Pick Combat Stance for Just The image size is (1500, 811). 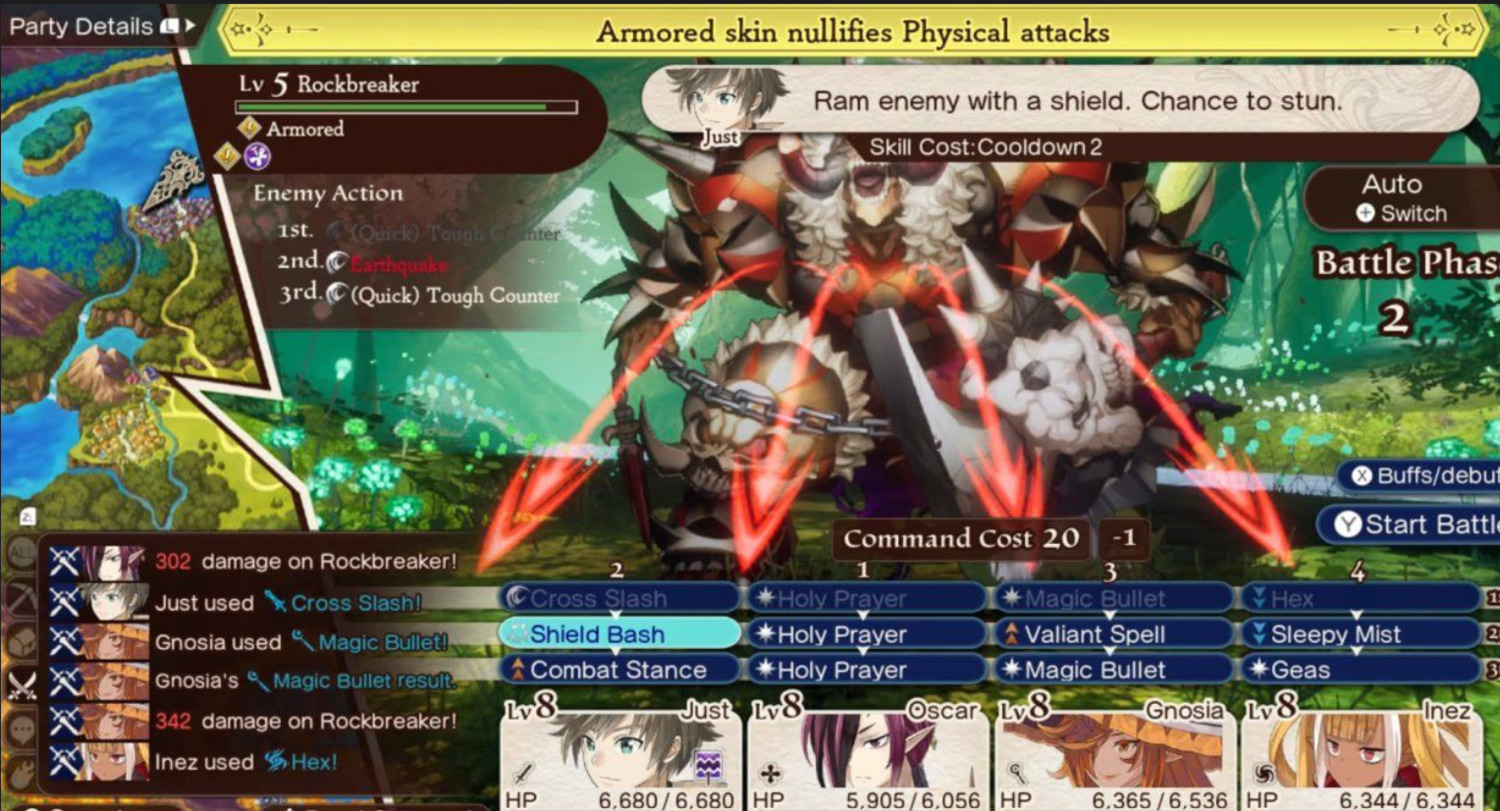(619, 670)
